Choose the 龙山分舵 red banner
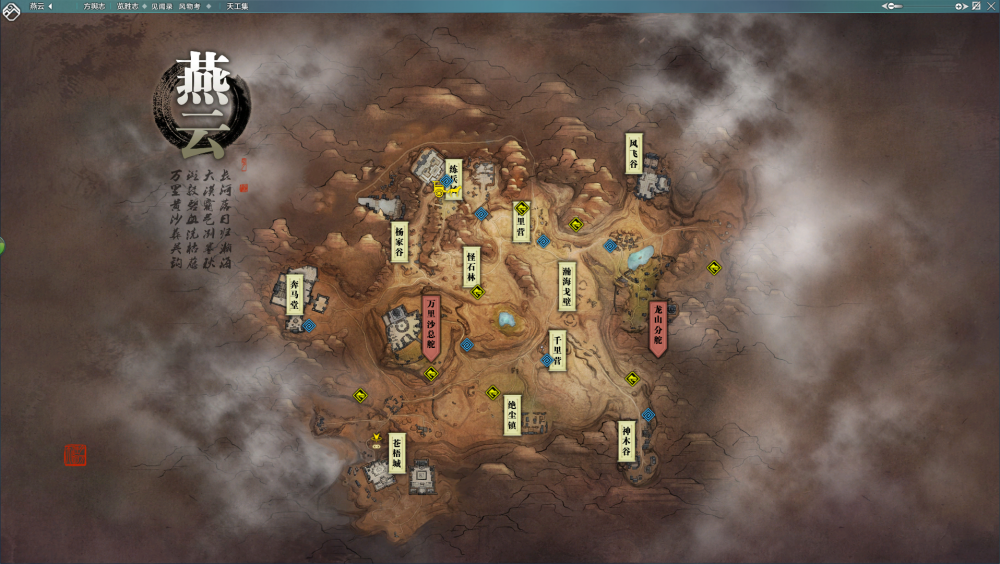This screenshot has width=1000, height=564. coord(657,325)
